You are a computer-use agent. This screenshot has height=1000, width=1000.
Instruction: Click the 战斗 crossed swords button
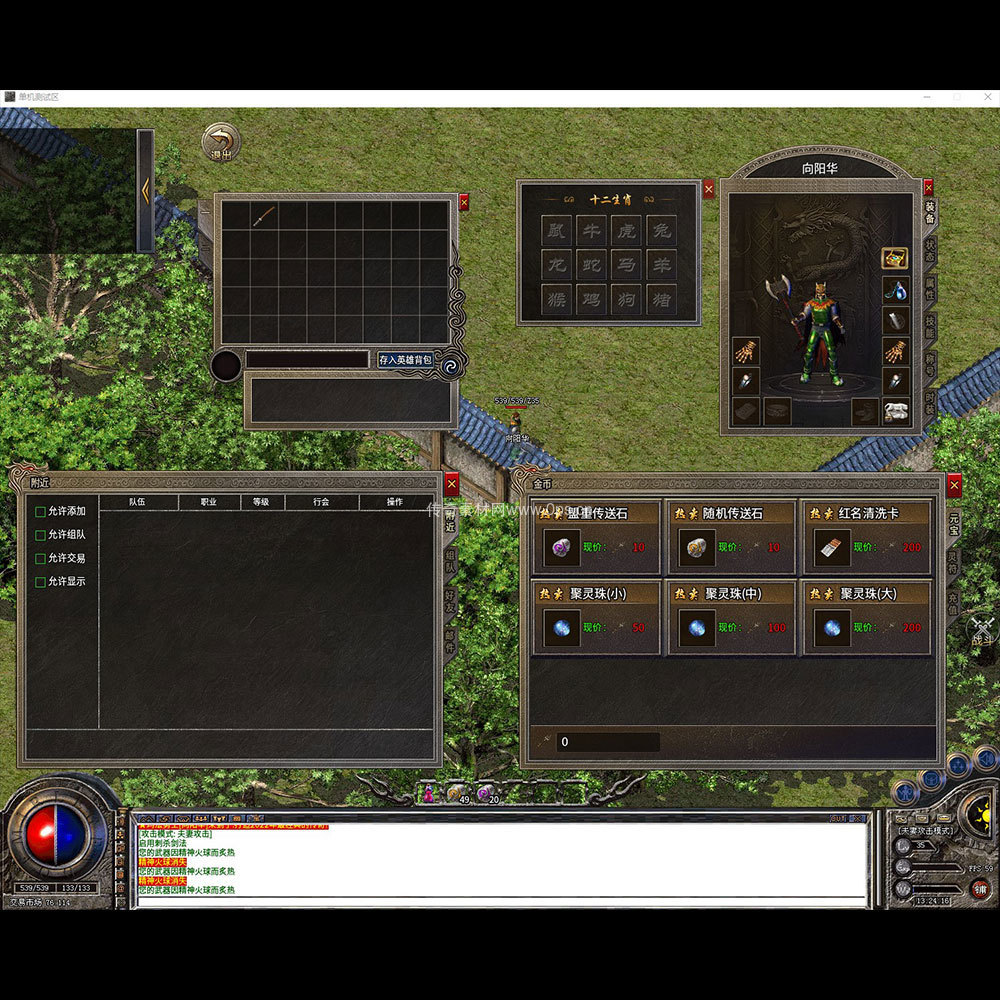(982, 628)
